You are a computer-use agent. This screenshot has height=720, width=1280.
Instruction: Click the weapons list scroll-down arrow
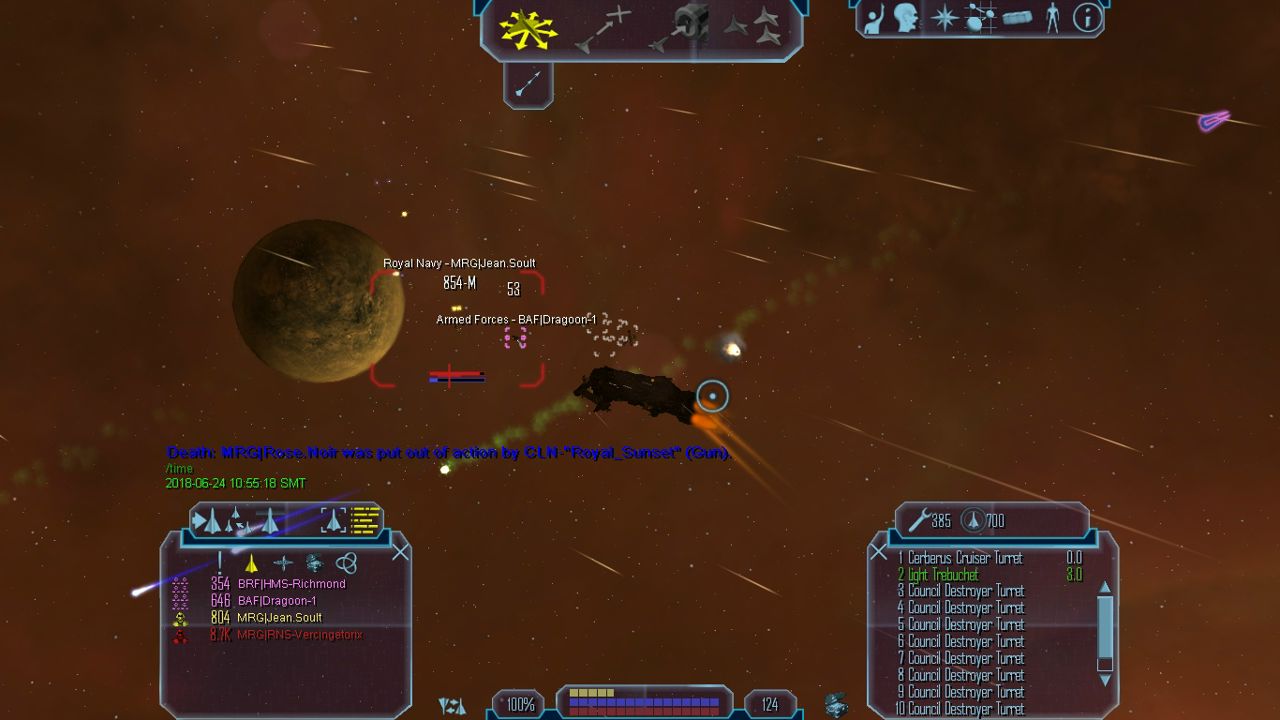point(1105,680)
